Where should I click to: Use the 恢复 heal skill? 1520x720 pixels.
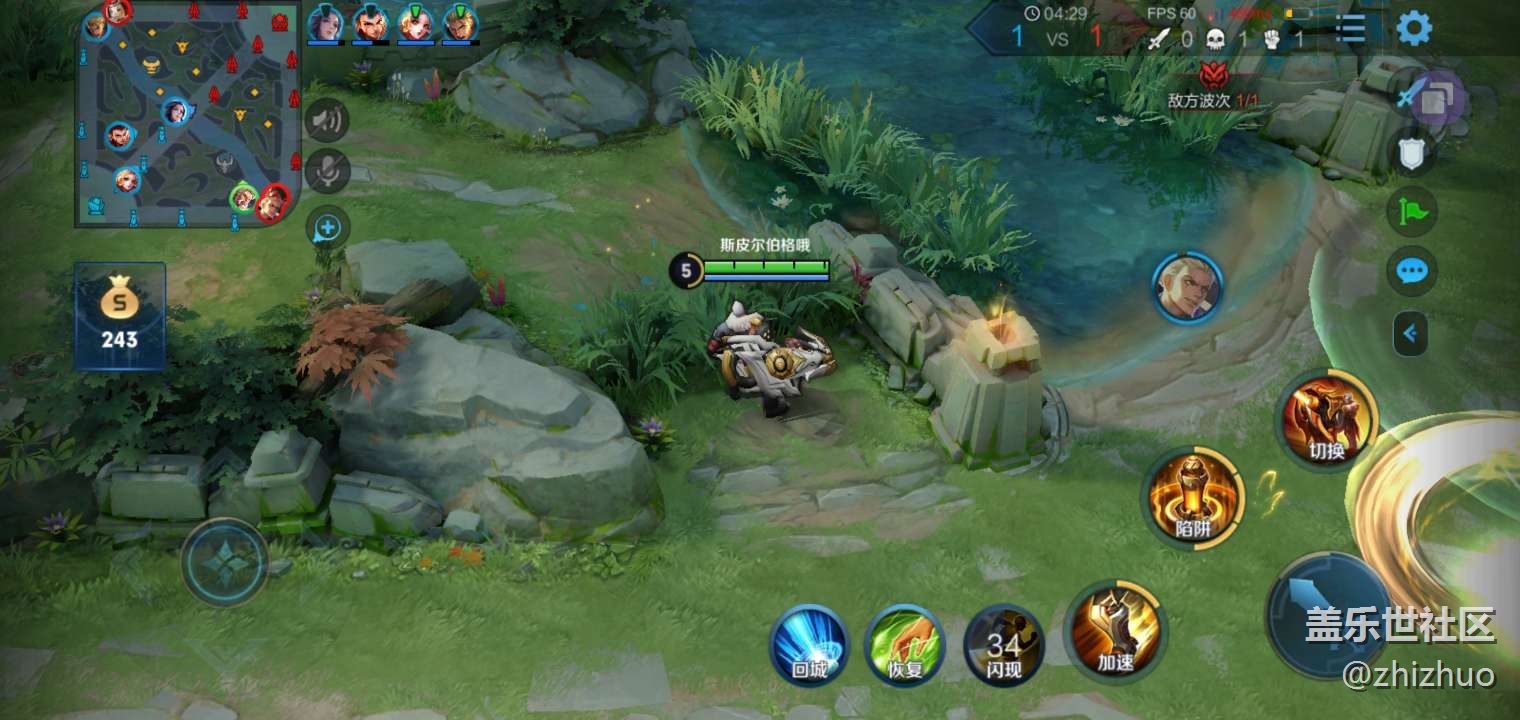904,644
